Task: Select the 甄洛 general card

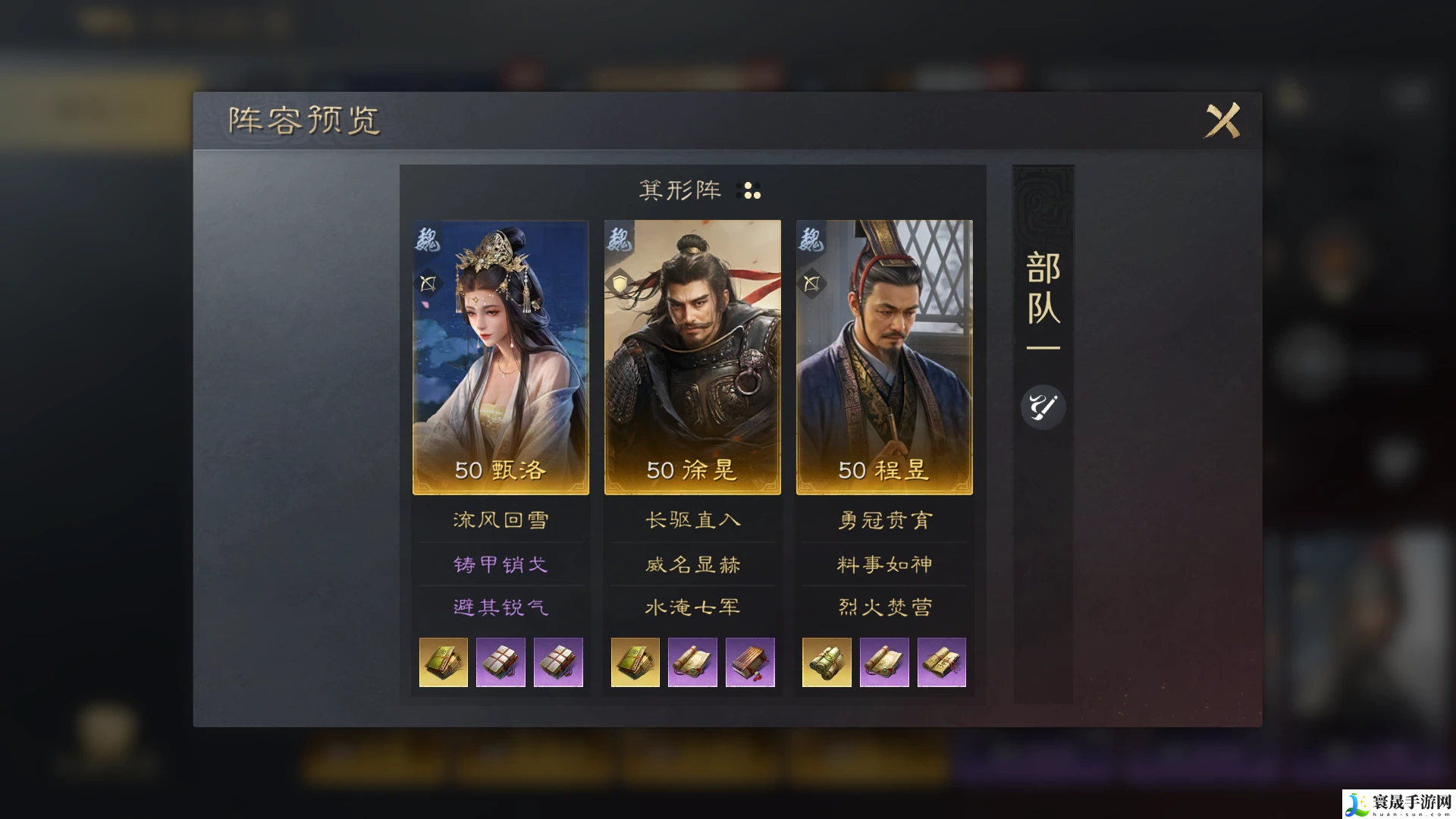Action: coord(500,356)
